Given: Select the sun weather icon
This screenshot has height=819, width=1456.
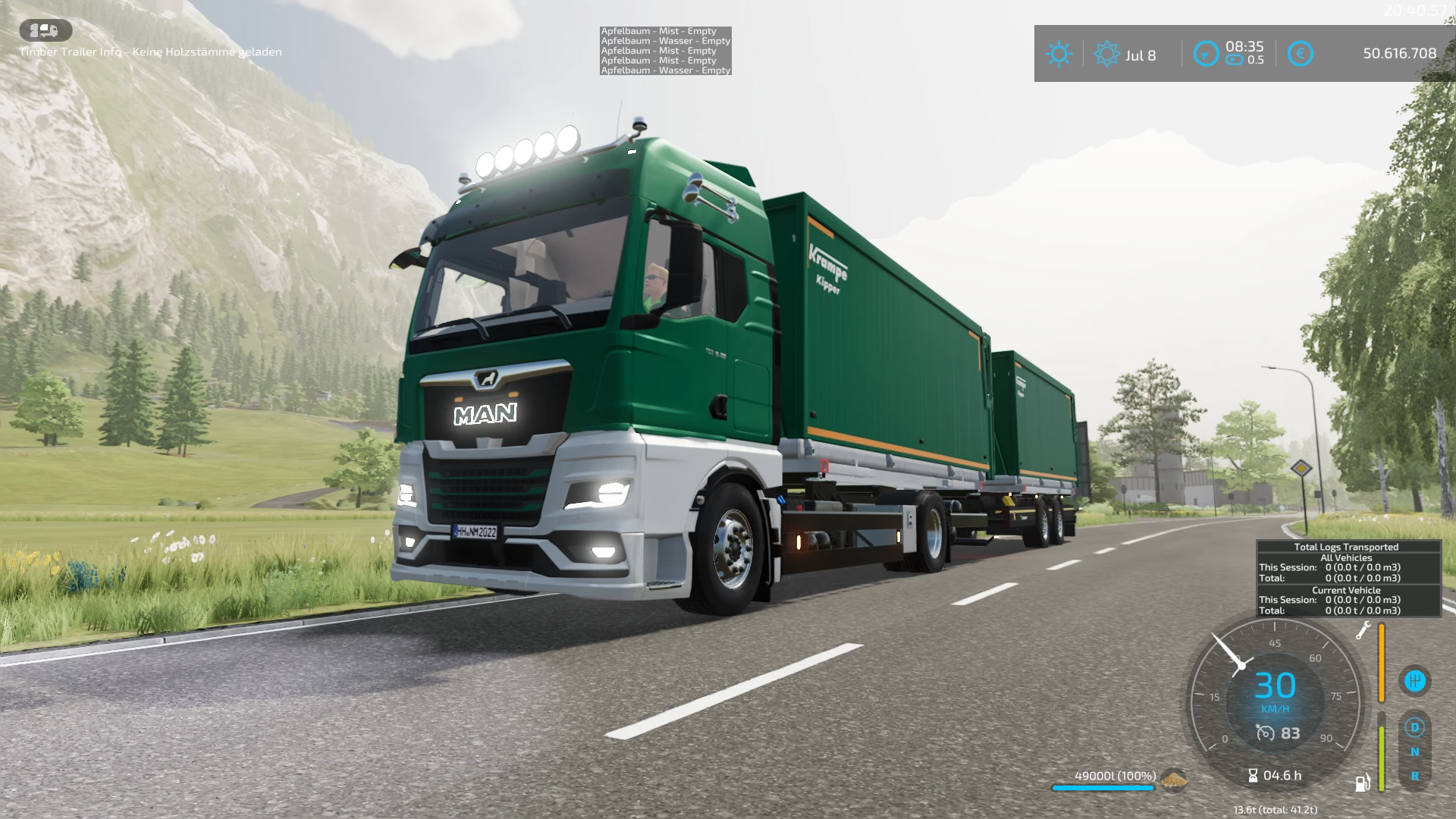Looking at the screenshot, I should click(1059, 54).
